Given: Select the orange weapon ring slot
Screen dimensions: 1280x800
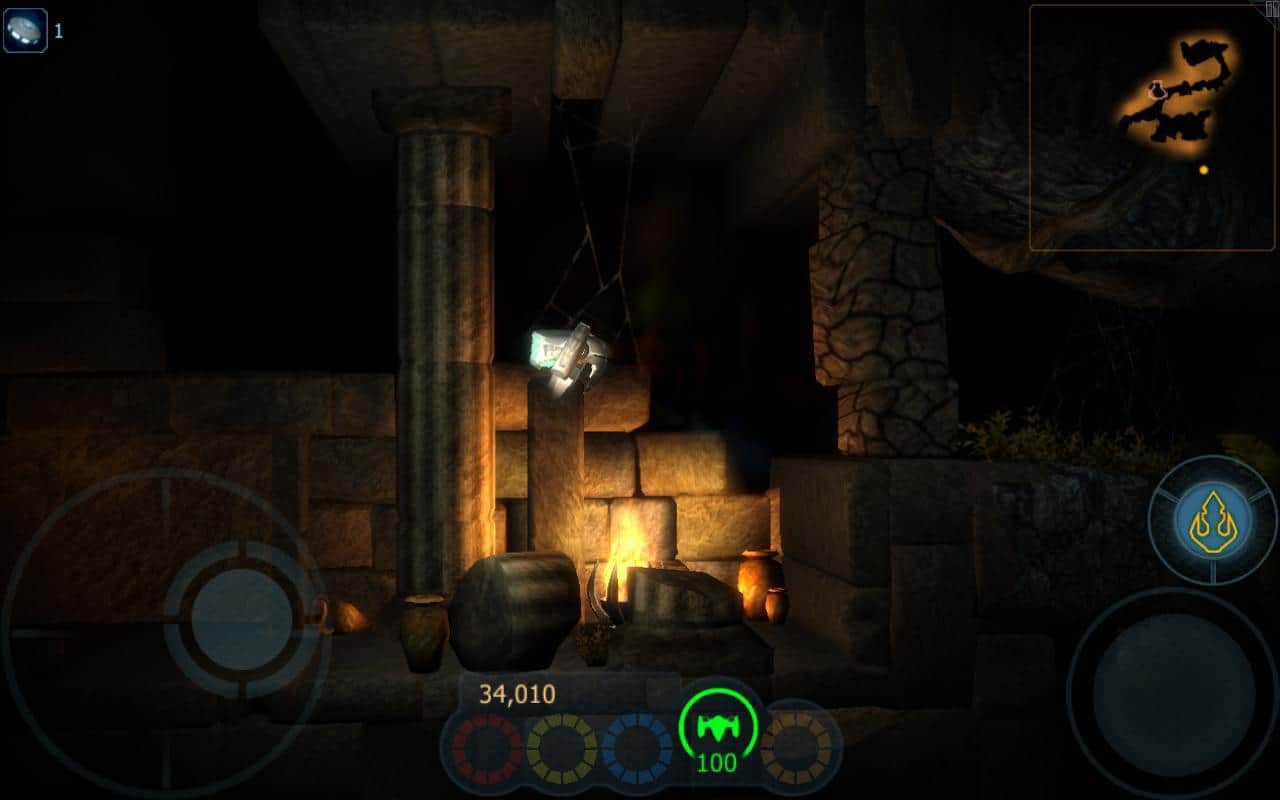Looking at the screenshot, I should [x=796, y=746].
